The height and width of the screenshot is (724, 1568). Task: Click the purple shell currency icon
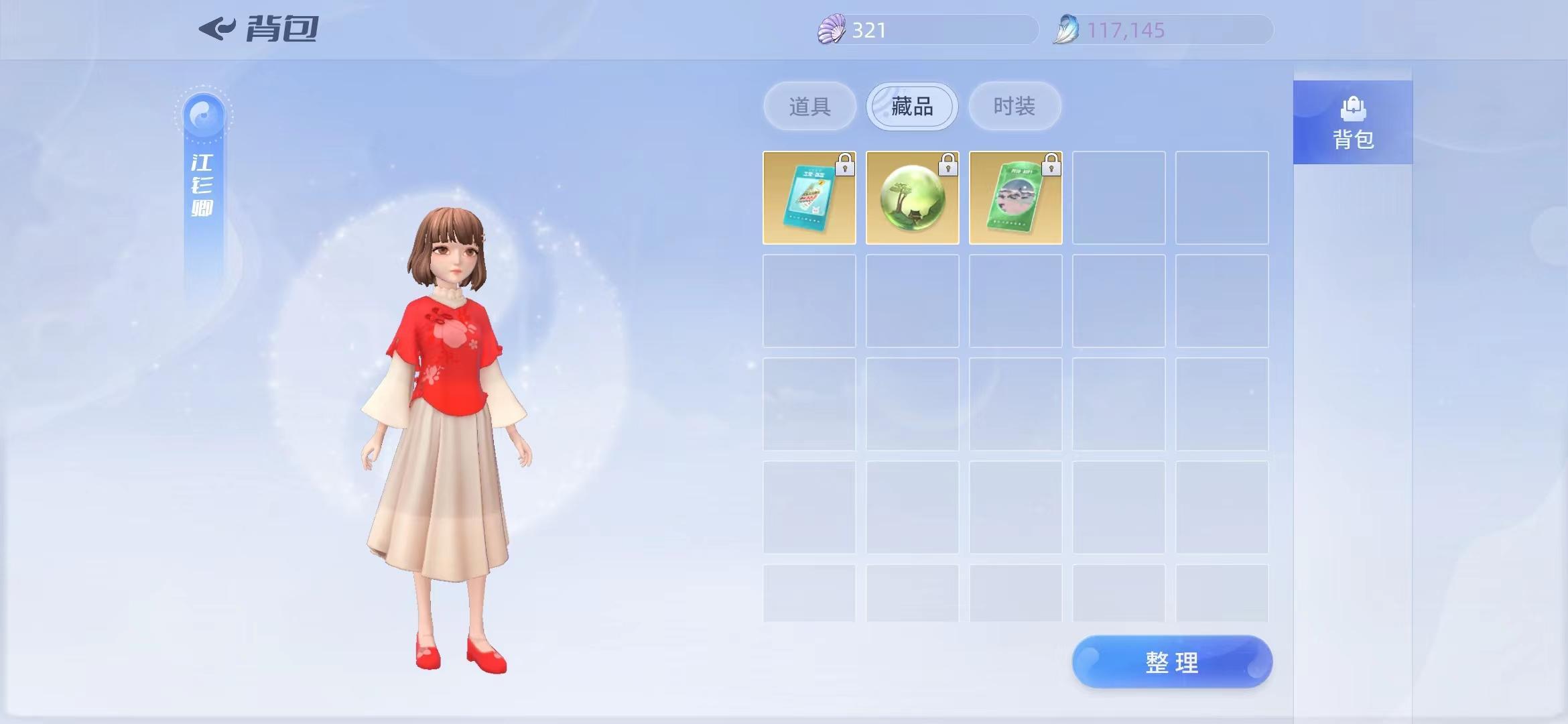pyautogui.click(x=832, y=30)
